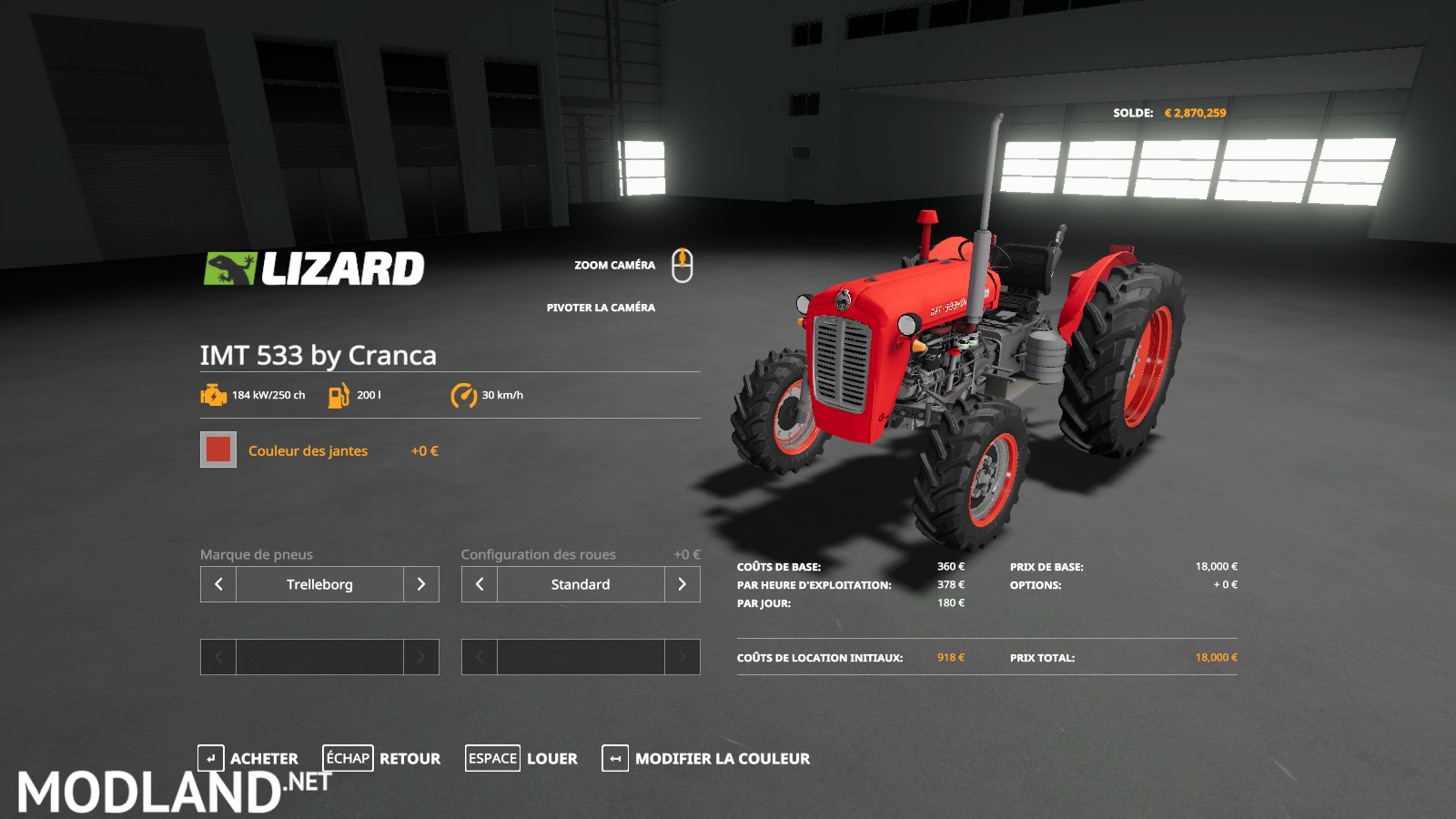Click the fuel capacity icon
Screen dimensions: 1456x819
click(339, 395)
